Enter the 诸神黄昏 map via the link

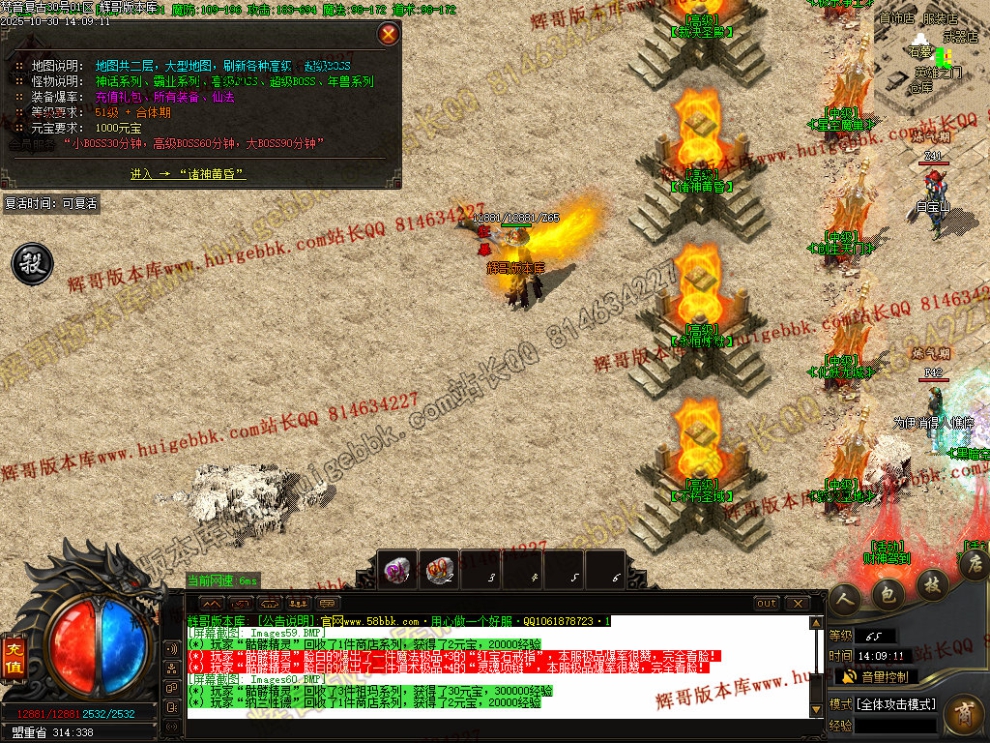(x=187, y=174)
